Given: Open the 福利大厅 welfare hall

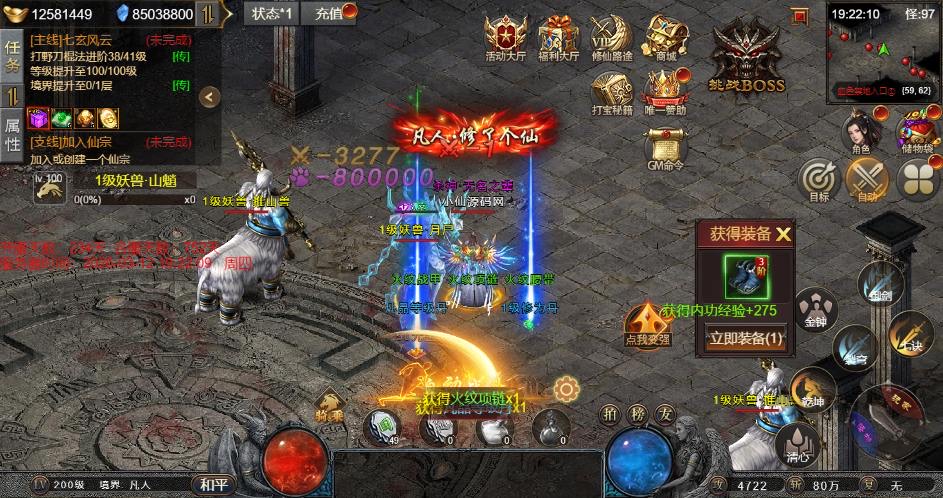Looking at the screenshot, I should tap(557, 37).
